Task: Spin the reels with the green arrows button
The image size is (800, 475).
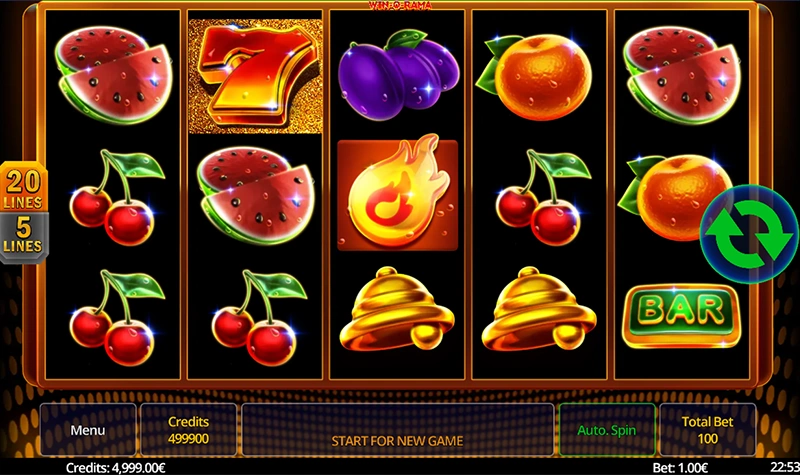Action: tap(746, 231)
